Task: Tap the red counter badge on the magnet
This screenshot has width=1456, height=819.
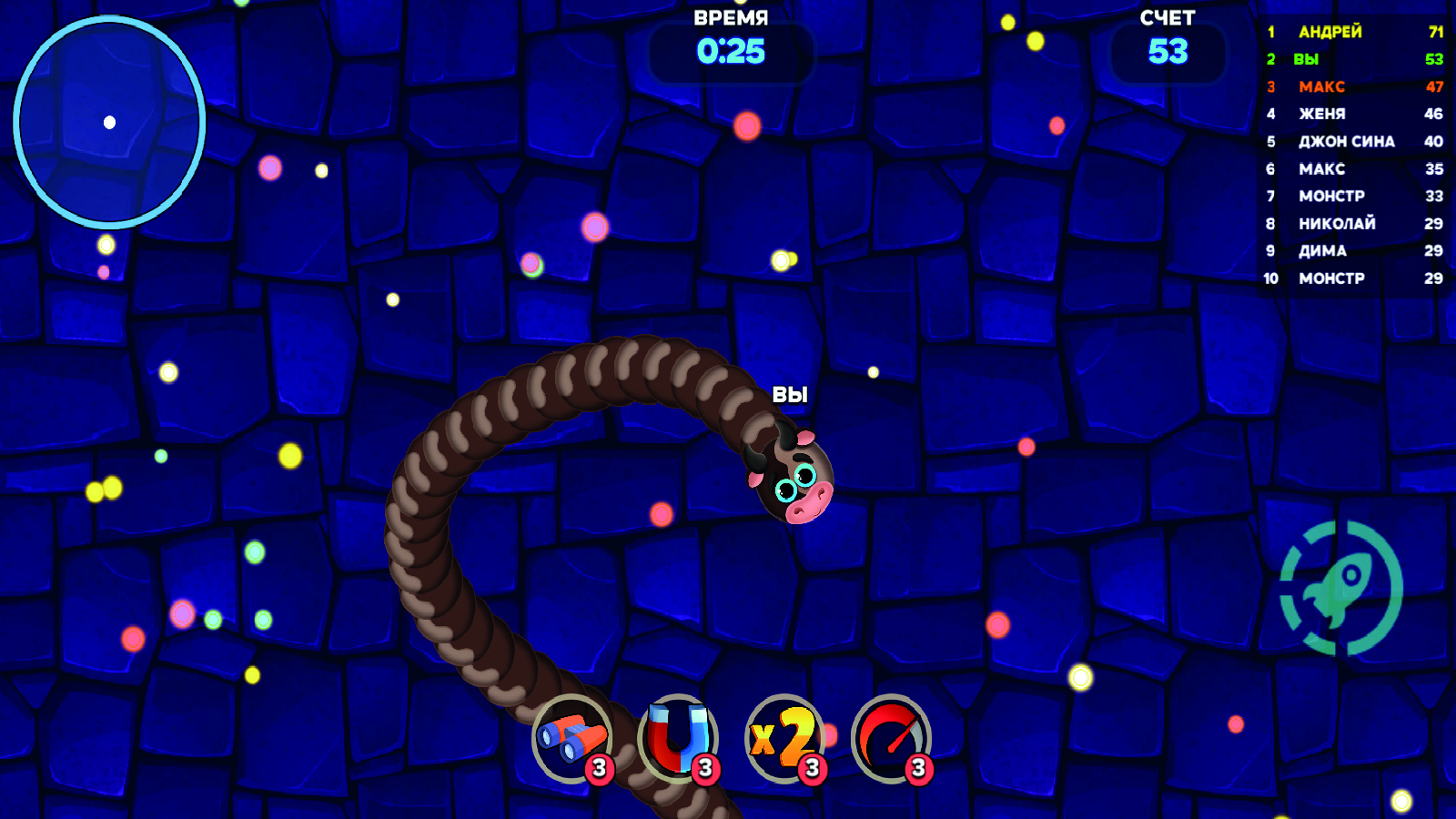Action: 707,769
